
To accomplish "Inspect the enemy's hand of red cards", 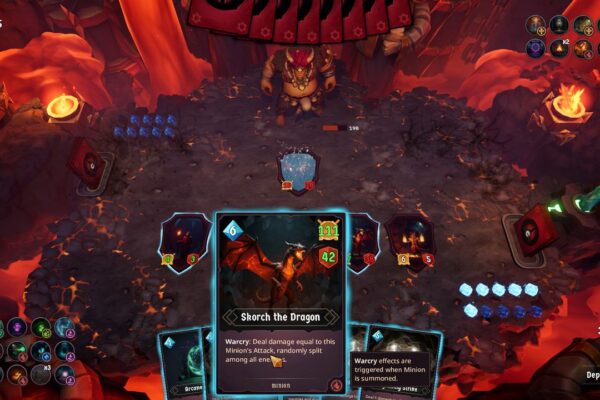I will tap(300, 16).
